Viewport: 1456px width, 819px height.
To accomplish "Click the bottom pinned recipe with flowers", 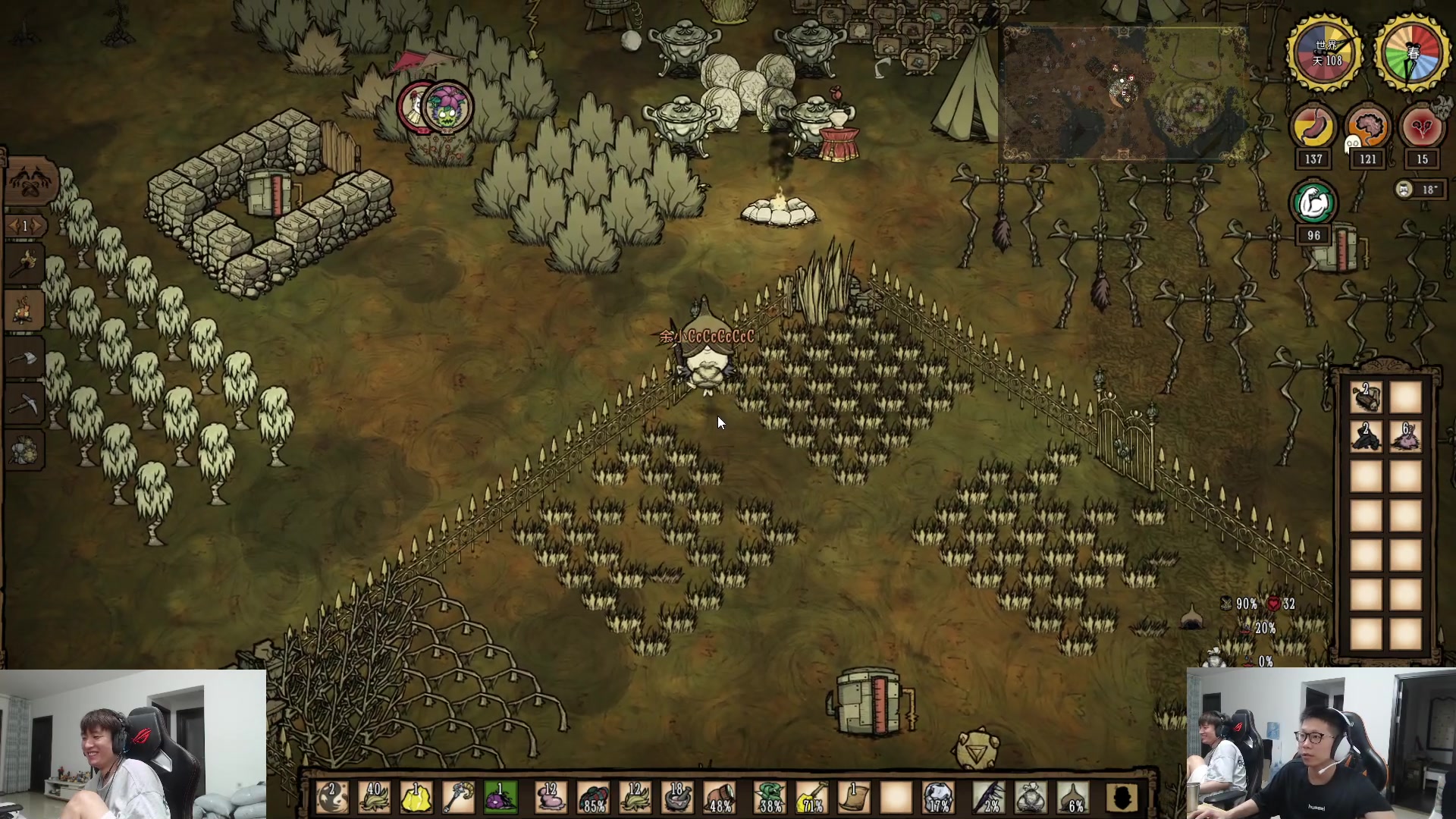I will click(26, 450).
